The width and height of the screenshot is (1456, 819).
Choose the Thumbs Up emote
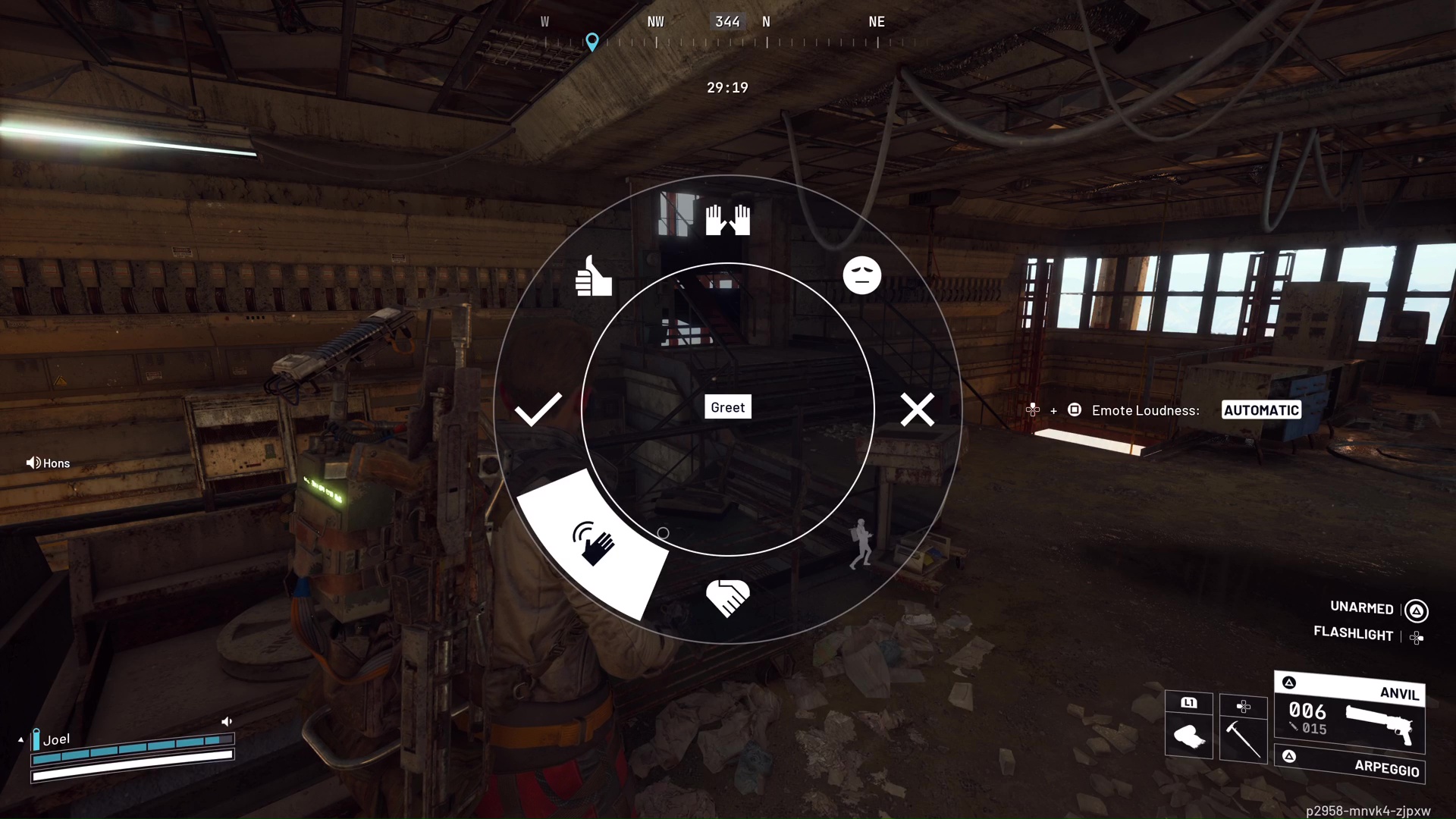pos(594,277)
